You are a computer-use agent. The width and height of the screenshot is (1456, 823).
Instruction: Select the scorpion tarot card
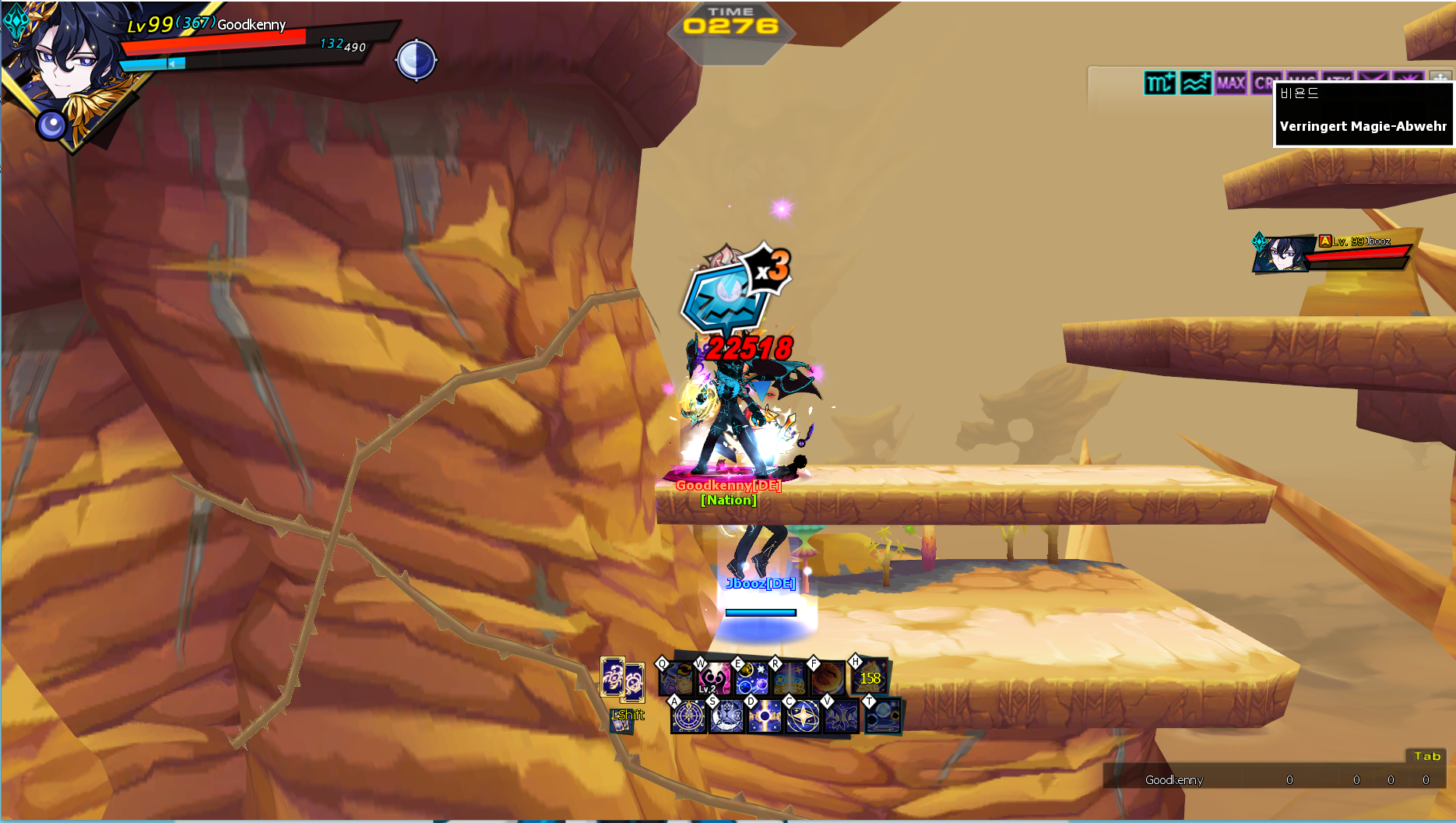point(612,676)
